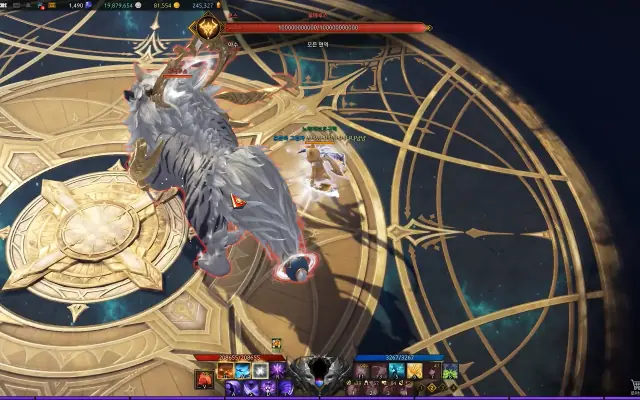Select the golden-yellow item slot
Viewport: 640px width, 400px height.
[x=413, y=371]
